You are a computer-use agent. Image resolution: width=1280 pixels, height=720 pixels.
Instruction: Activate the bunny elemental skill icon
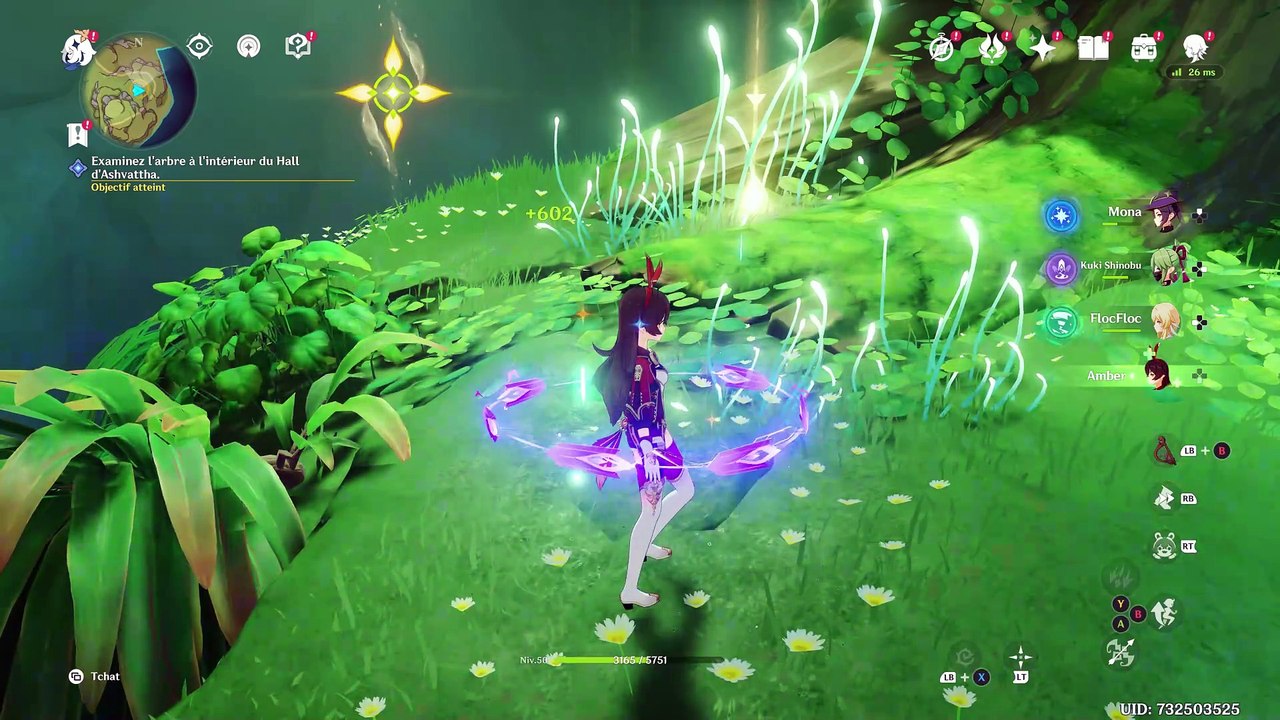click(1163, 547)
